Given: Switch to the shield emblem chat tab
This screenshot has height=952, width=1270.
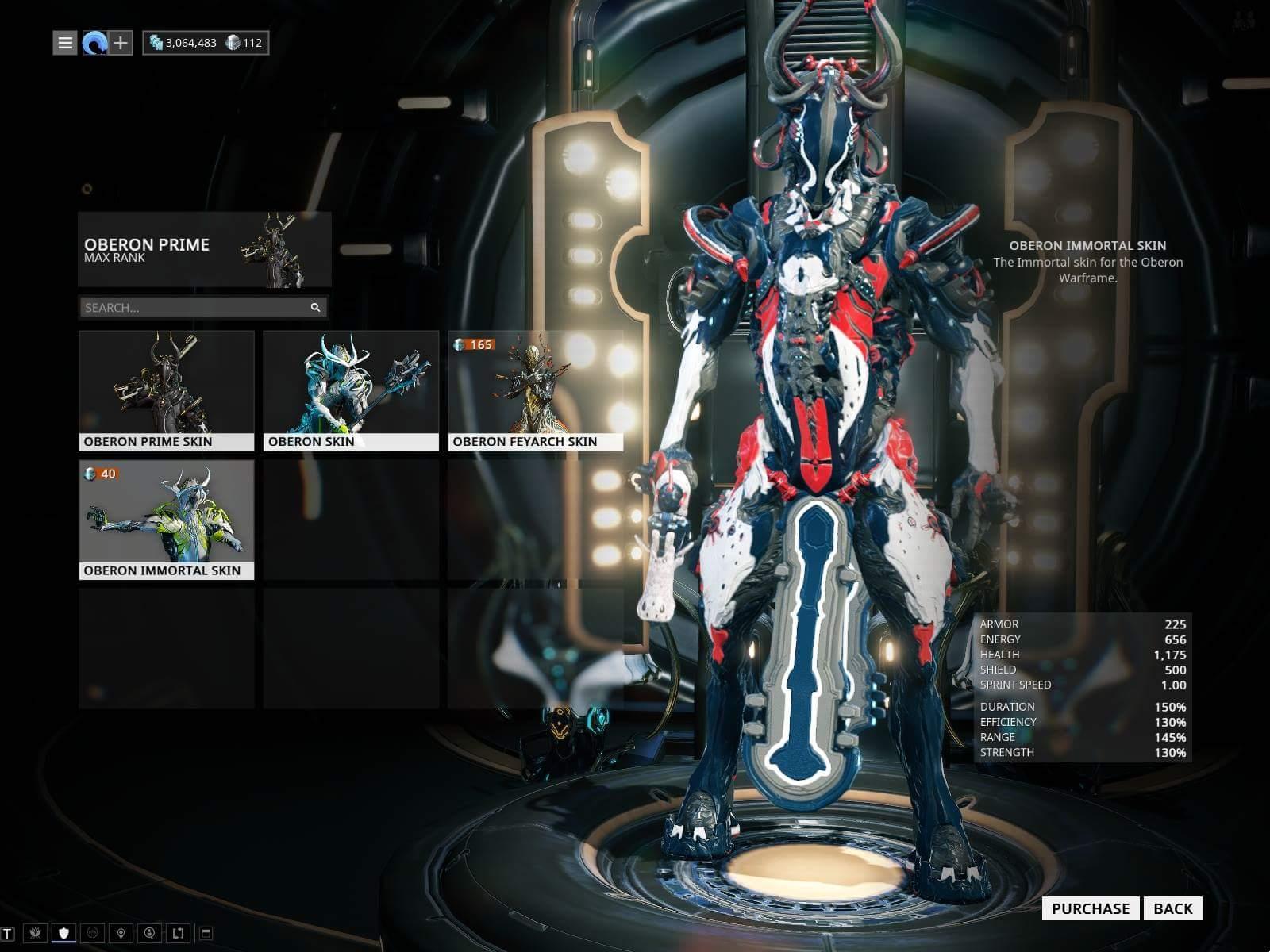Looking at the screenshot, I should pos(64,933).
